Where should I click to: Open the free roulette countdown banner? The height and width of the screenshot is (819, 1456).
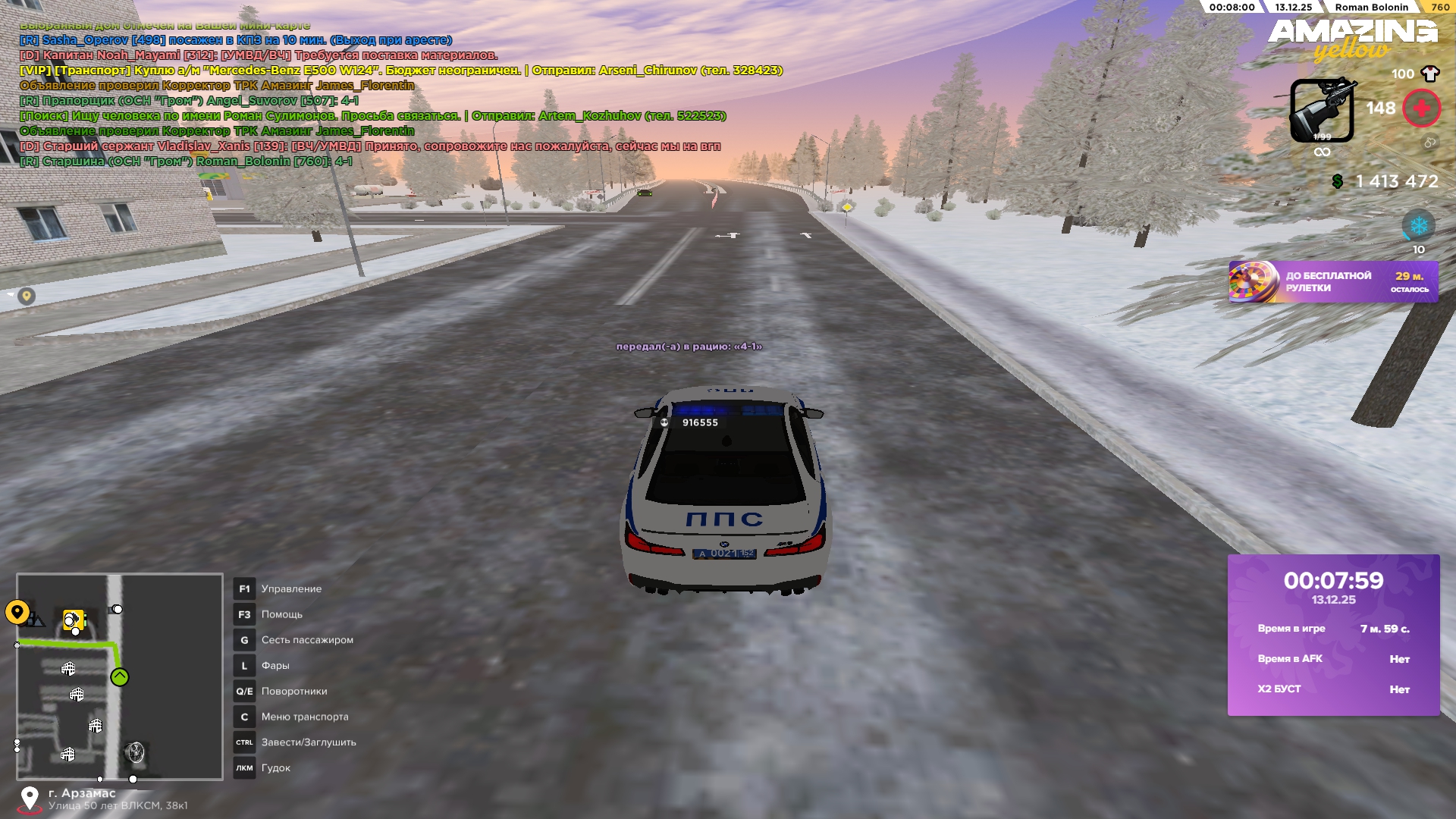point(1333,282)
